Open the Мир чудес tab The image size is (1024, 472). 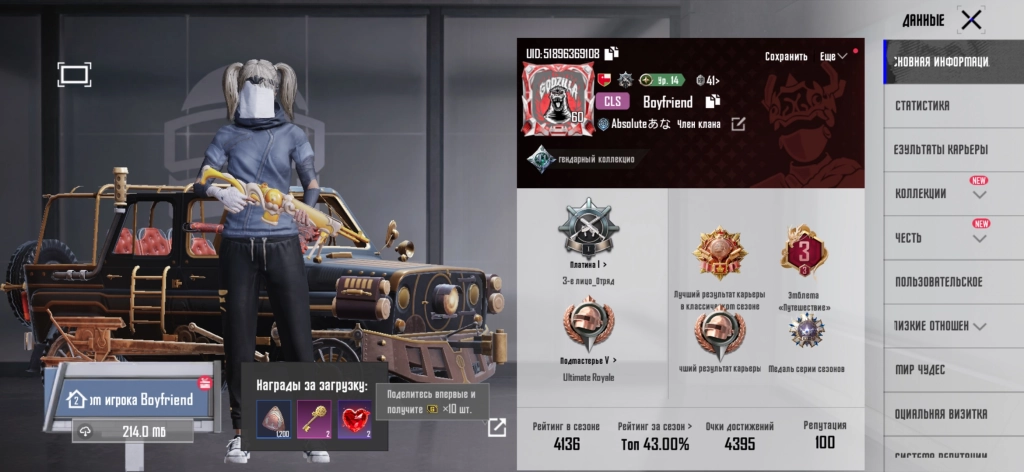coord(920,370)
